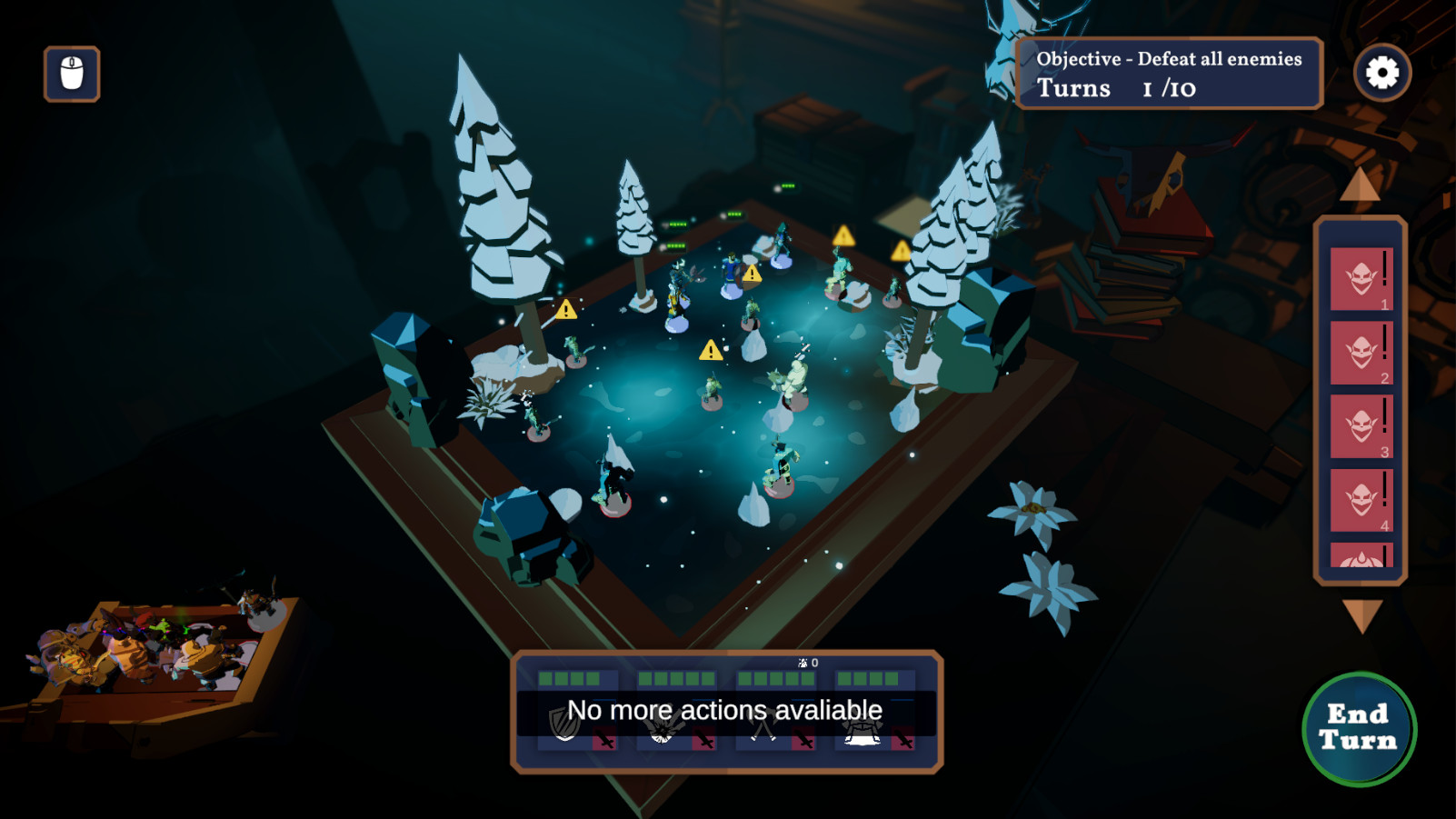Click the warning marker above the center board unit
This screenshot has width=1456, height=819.
[709, 349]
